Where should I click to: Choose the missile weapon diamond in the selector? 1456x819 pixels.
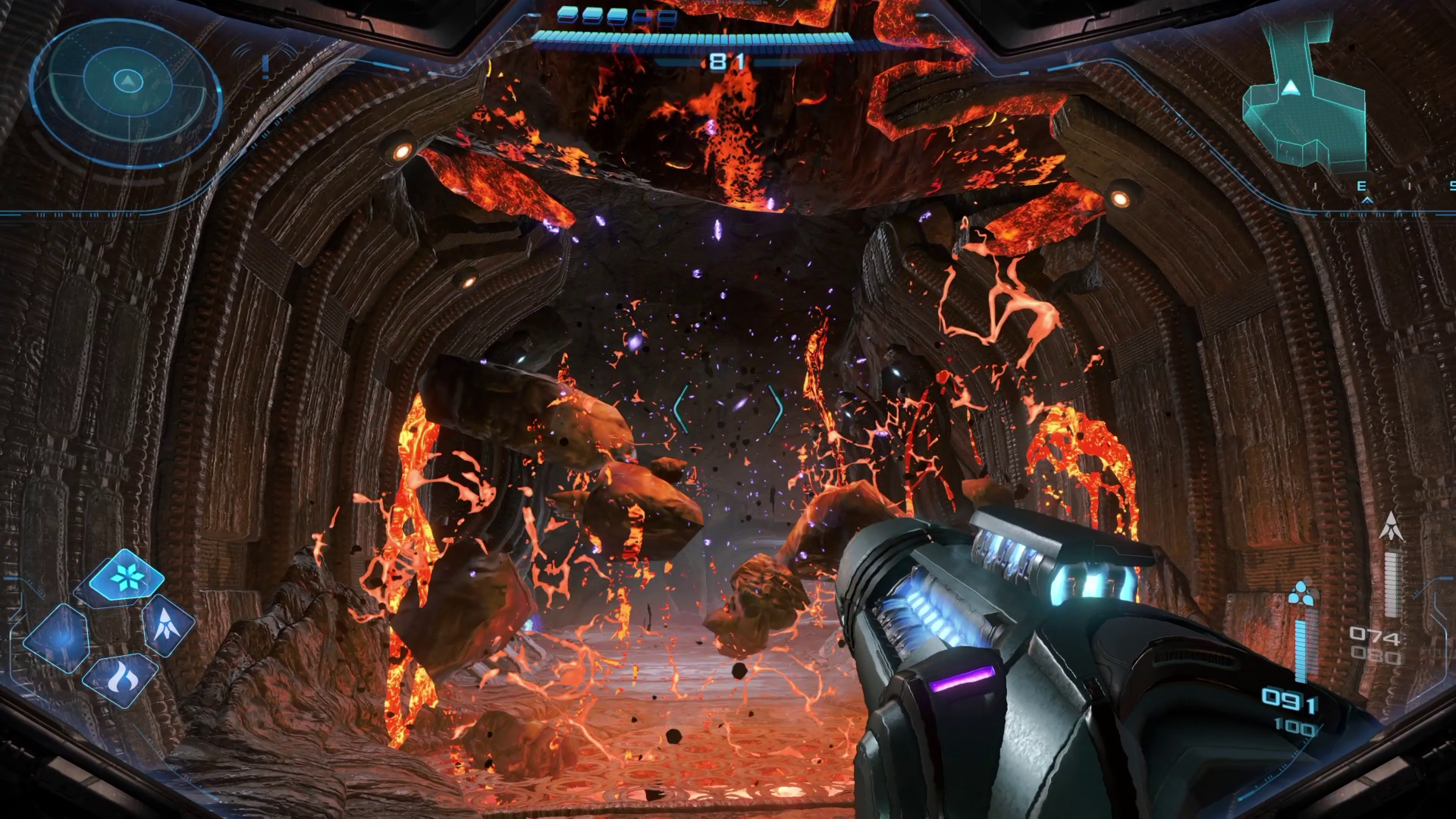click(168, 625)
